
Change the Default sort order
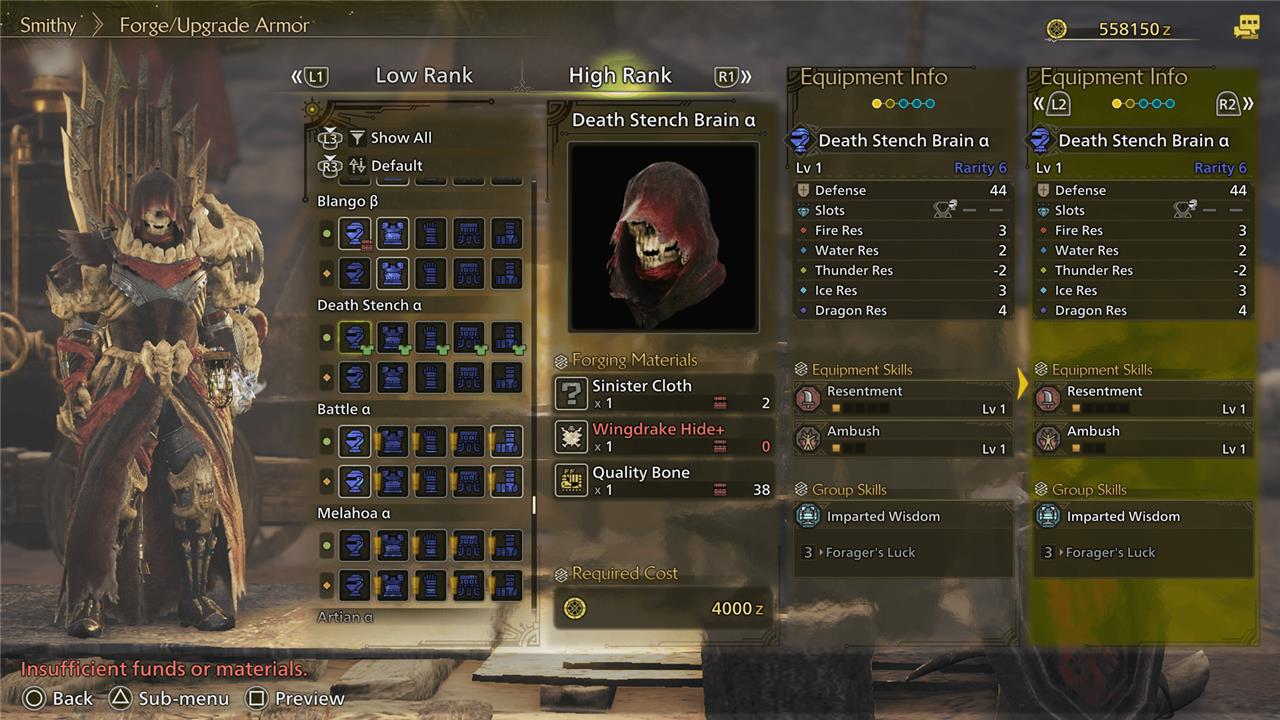[396, 166]
